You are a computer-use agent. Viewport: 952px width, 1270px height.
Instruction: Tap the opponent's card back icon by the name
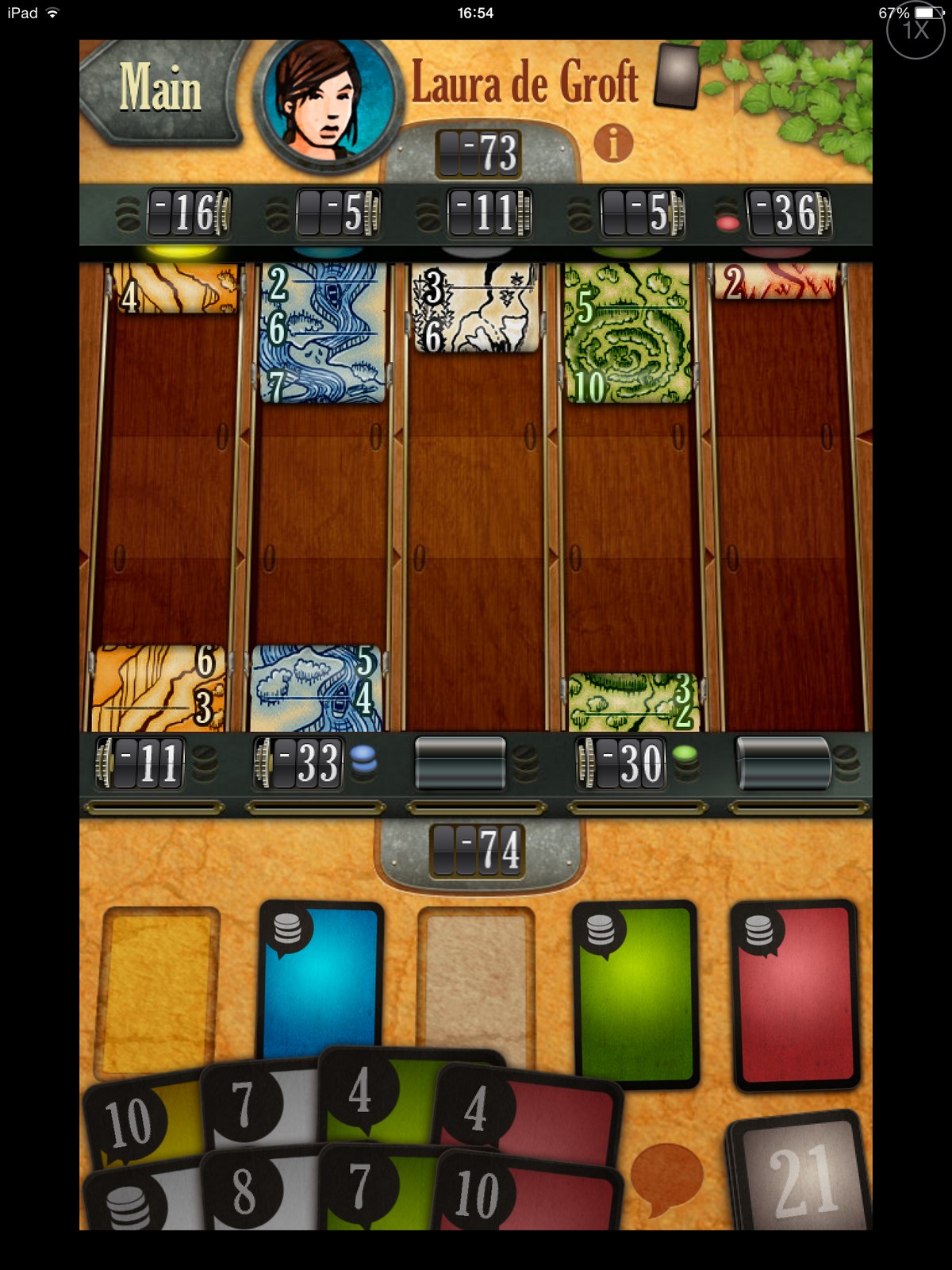click(676, 76)
